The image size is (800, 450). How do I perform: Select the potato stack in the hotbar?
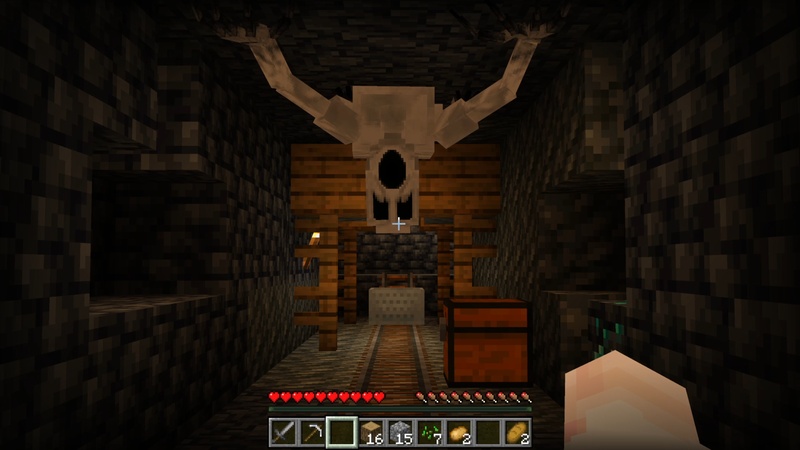[x=458, y=432]
